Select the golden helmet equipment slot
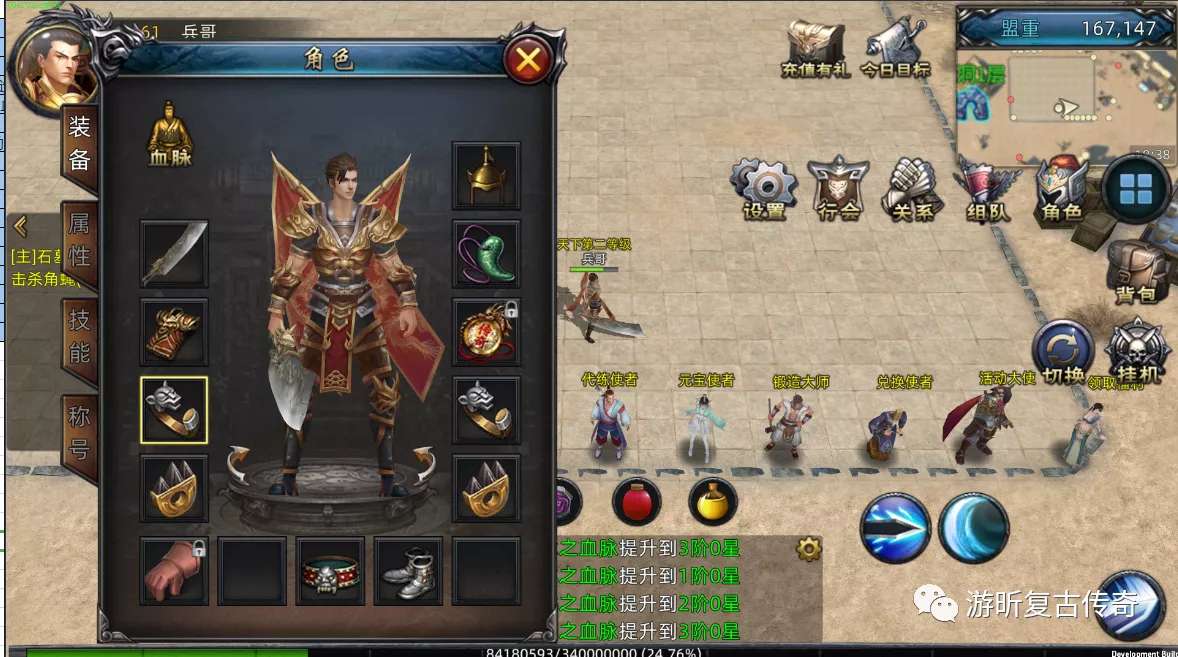 [486, 176]
